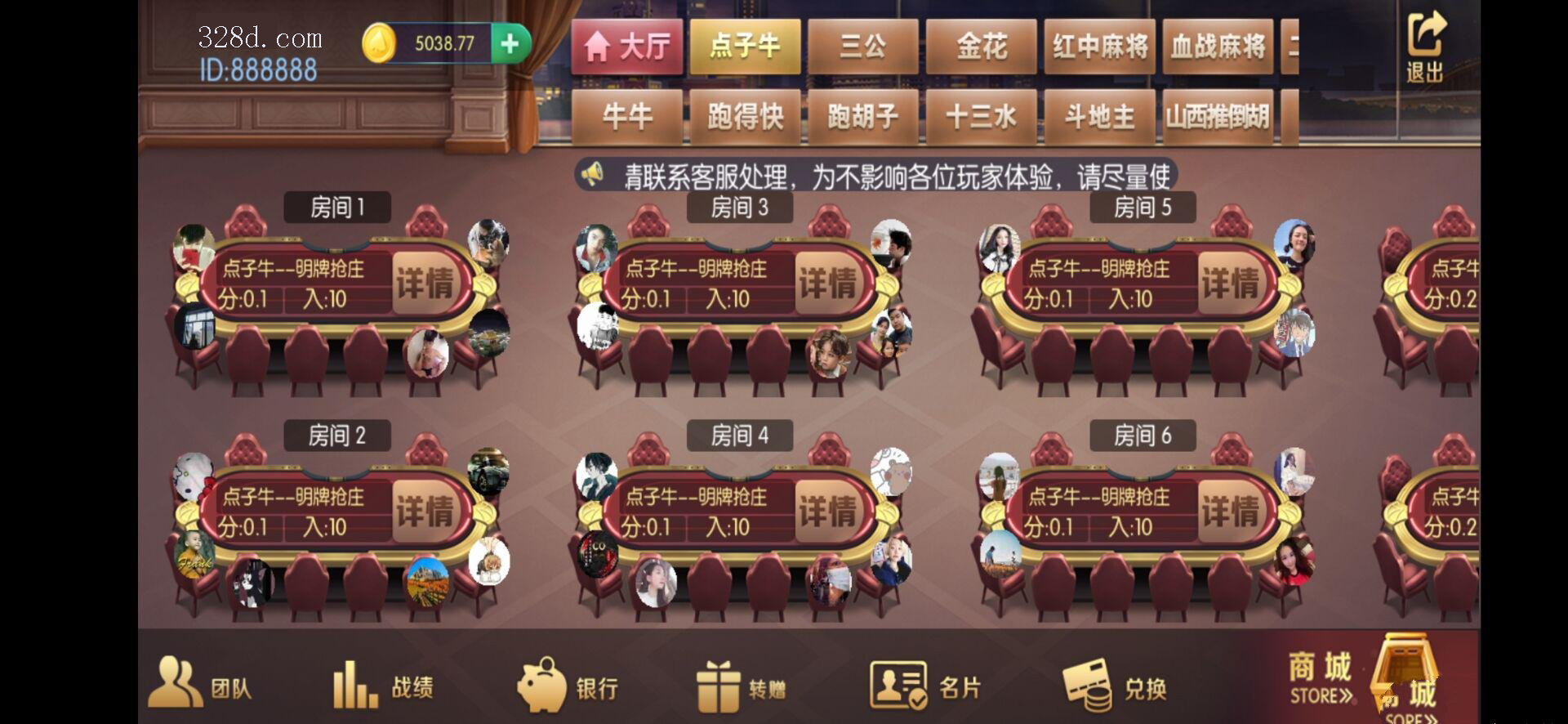
Task: Exit via the 退出 button
Action: pyautogui.click(x=1425, y=47)
